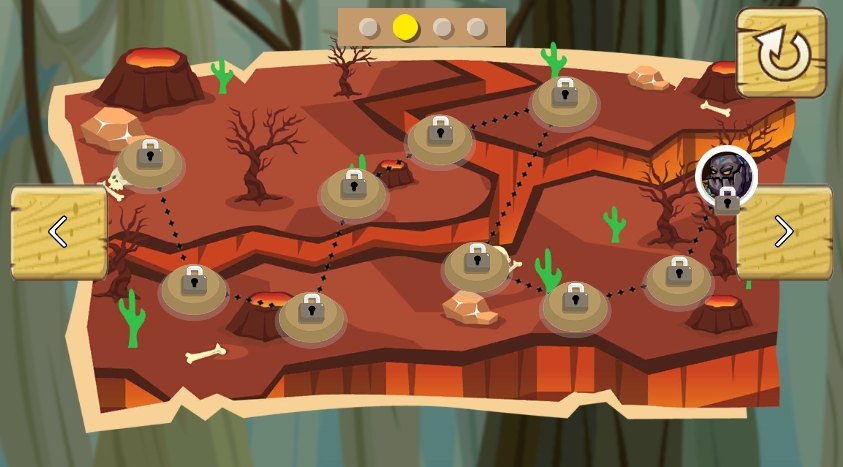The height and width of the screenshot is (467, 843).
Task: Click the circular arrow return button
Action: pyautogui.click(x=781, y=53)
